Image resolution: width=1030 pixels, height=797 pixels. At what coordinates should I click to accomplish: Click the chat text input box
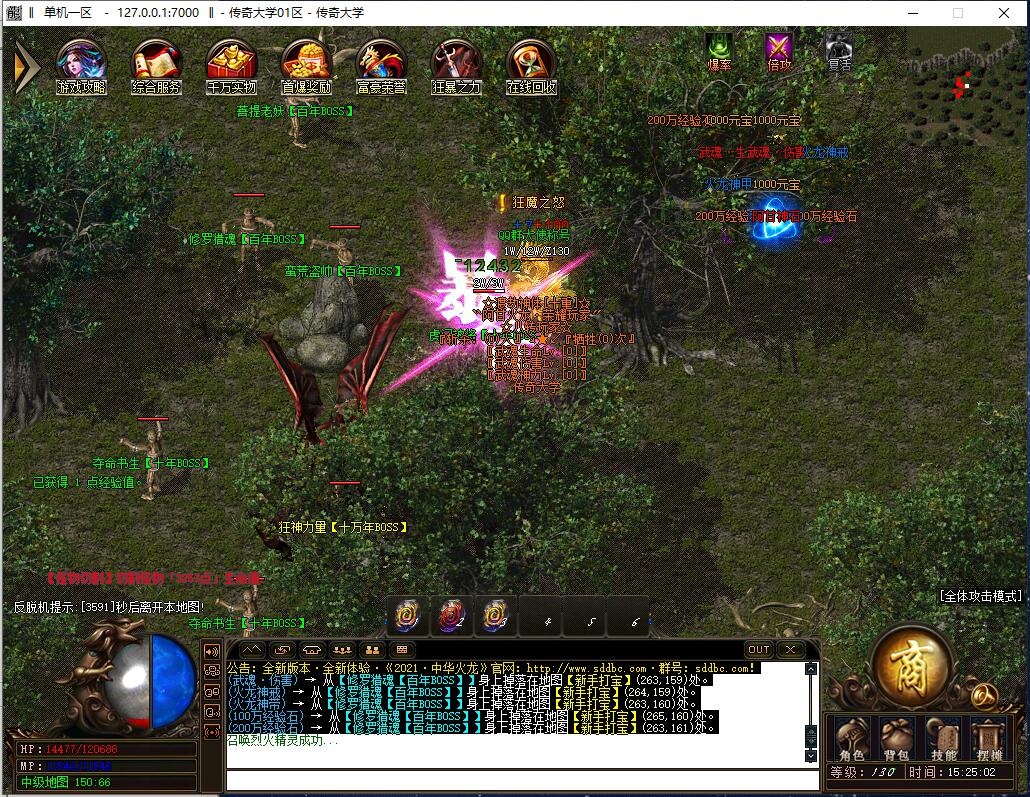(515, 779)
